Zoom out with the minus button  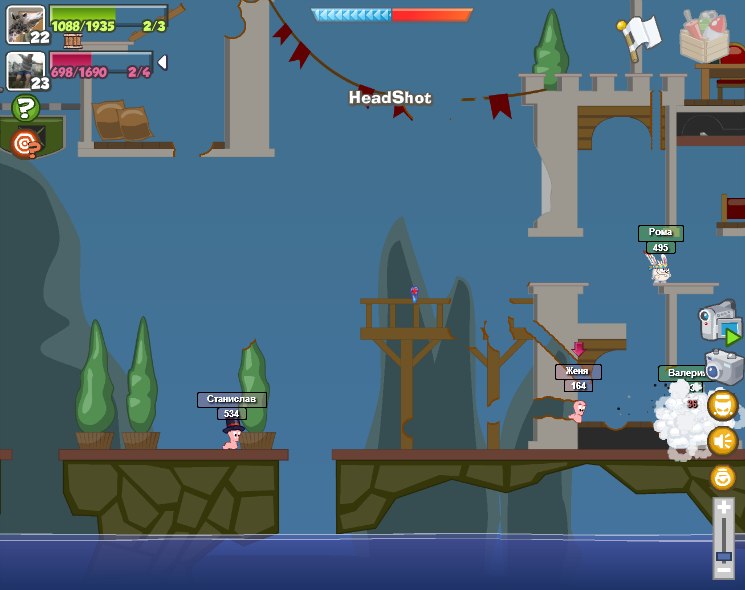(x=723, y=571)
